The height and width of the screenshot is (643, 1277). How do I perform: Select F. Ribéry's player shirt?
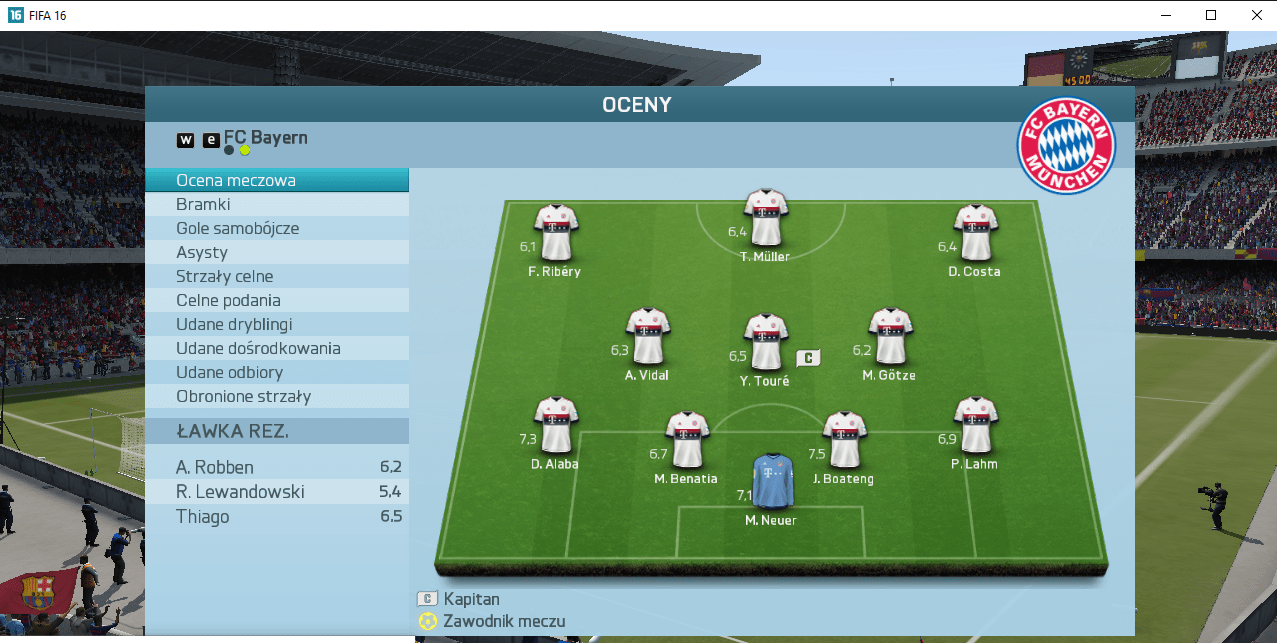(x=556, y=232)
